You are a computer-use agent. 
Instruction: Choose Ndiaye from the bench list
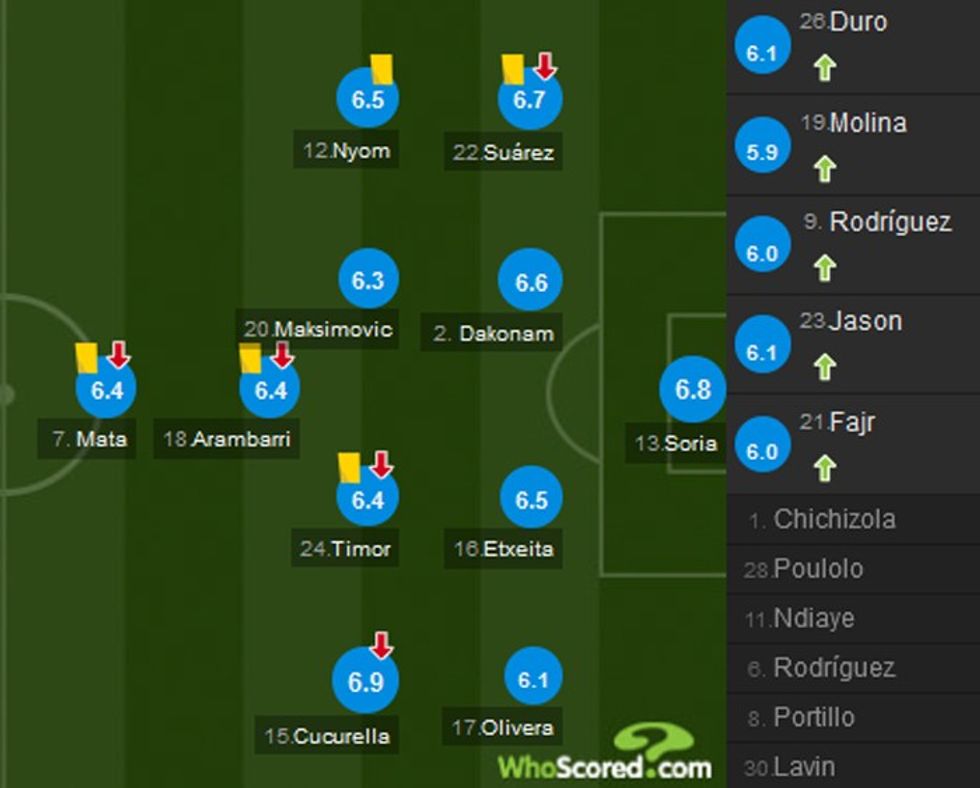point(813,618)
